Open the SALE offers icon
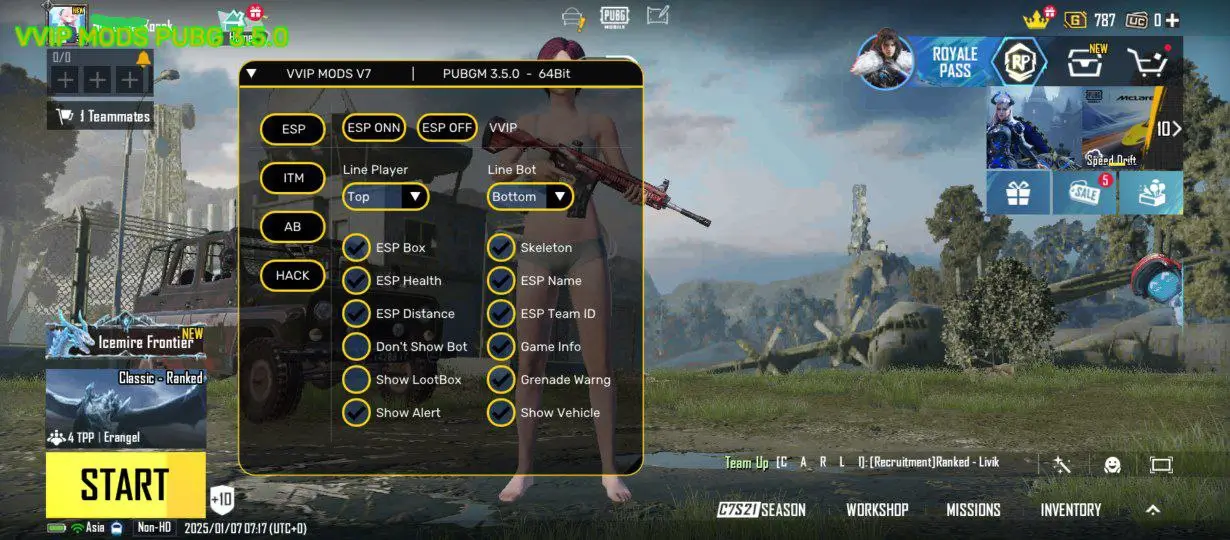 pyautogui.click(x=1085, y=193)
